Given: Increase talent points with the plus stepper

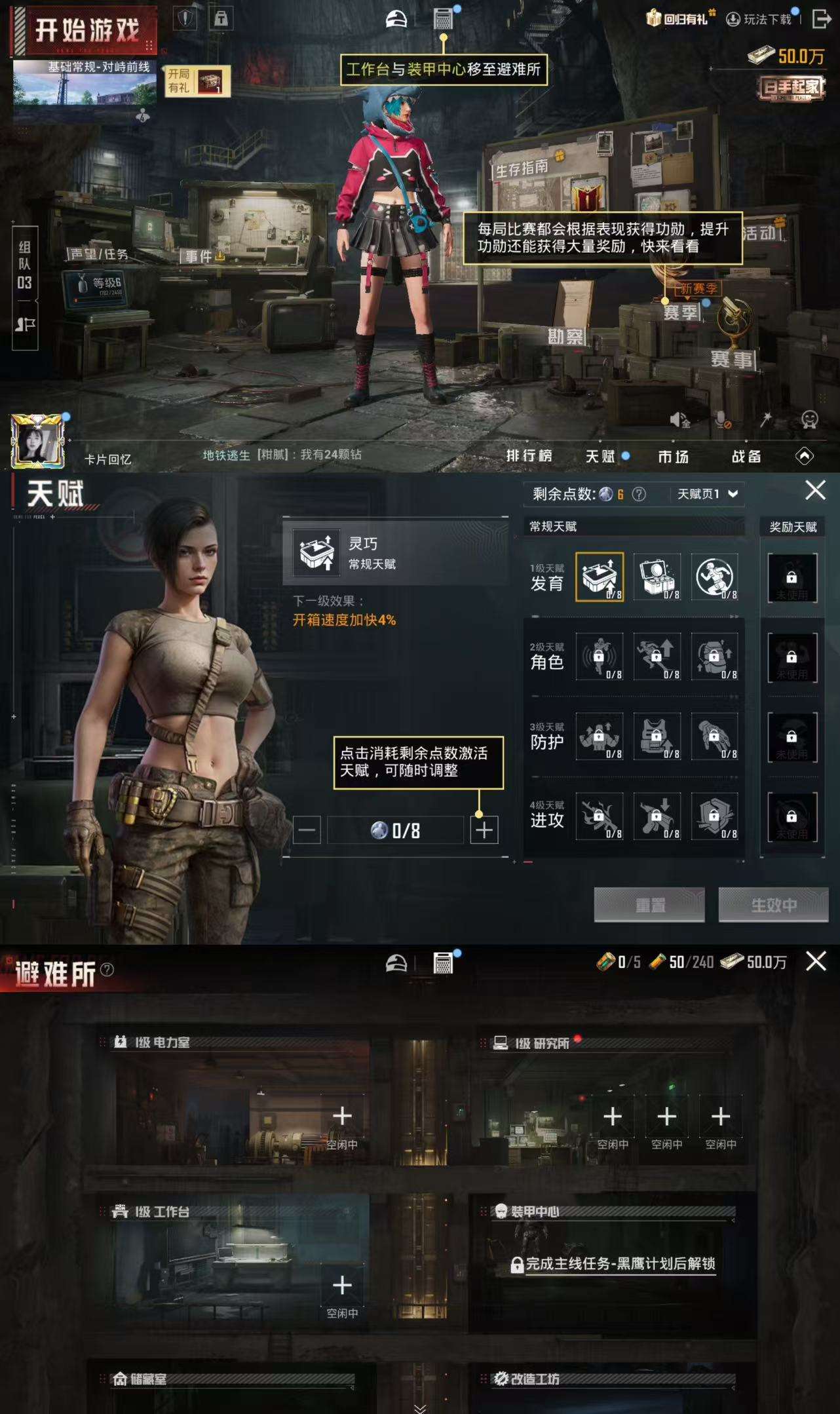Looking at the screenshot, I should click(484, 829).
